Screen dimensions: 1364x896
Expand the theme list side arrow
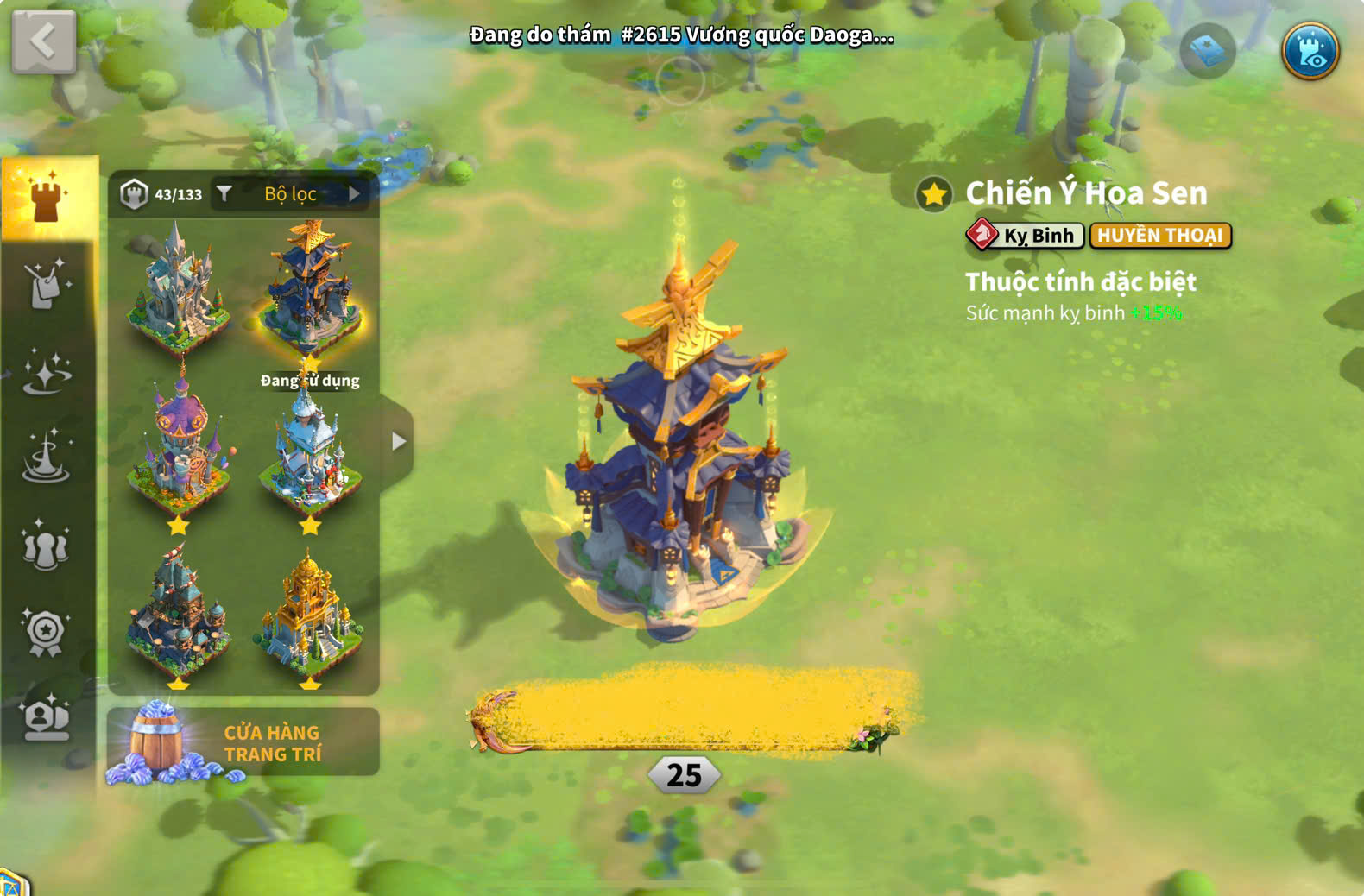pos(398,442)
